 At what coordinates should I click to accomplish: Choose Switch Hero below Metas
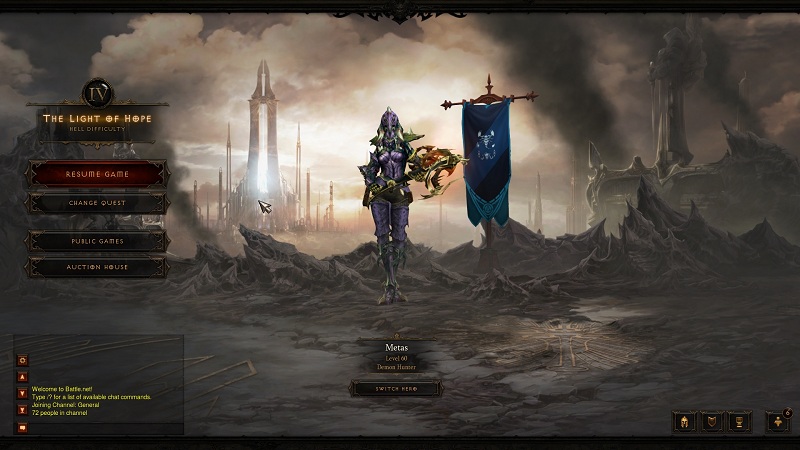pos(395,388)
